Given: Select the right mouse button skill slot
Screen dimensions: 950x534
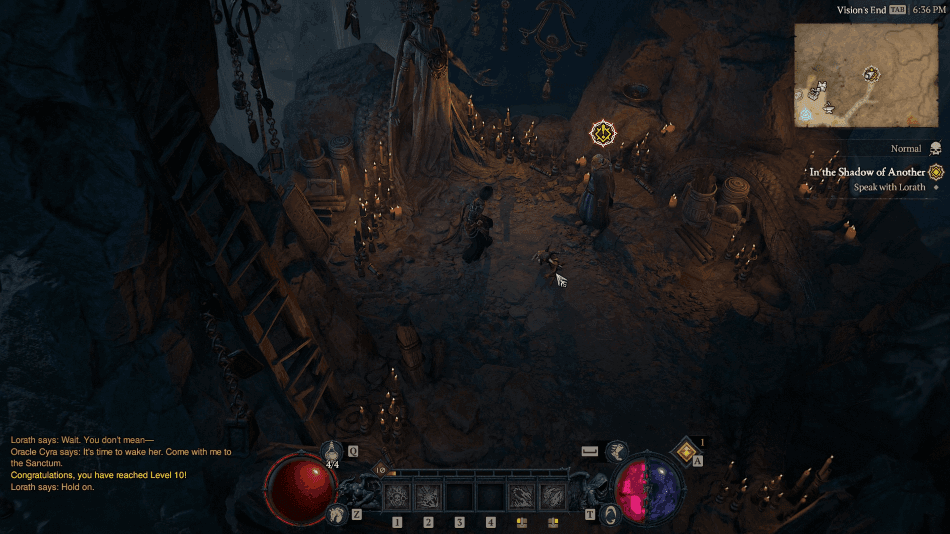Looking at the screenshot, I should 552,495.
